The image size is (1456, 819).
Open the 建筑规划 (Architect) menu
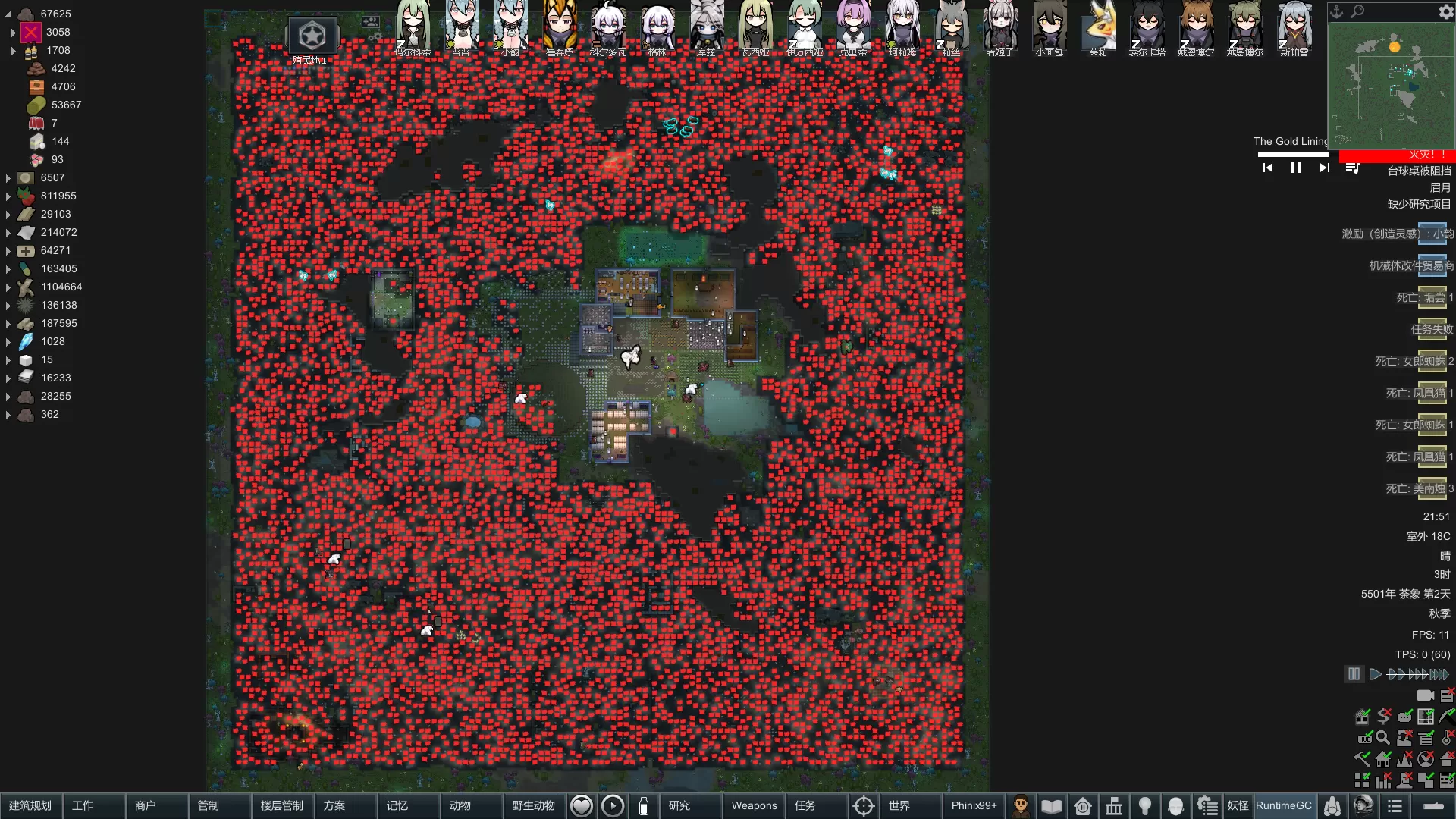point(30,805)
